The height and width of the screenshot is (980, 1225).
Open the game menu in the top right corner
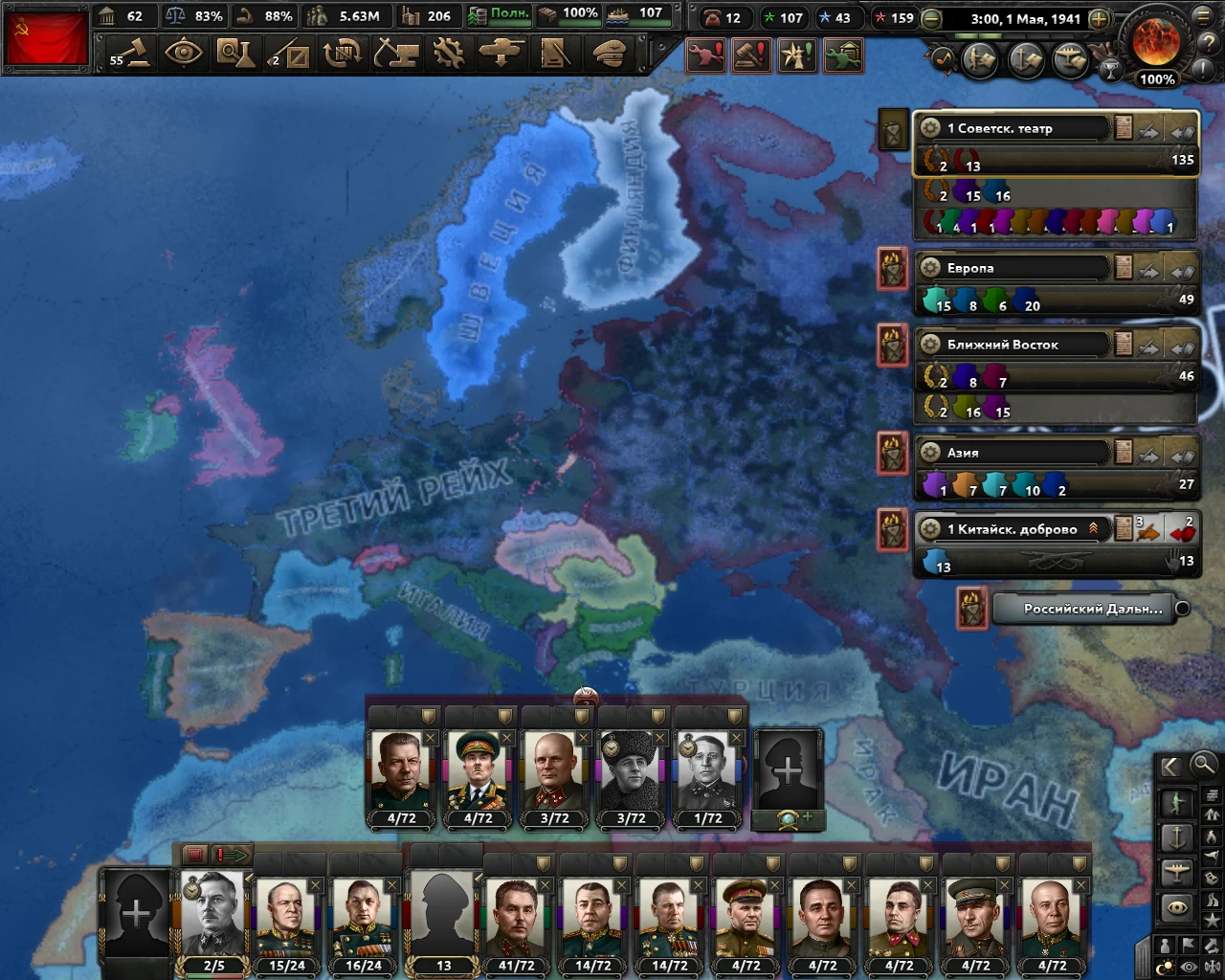(1201, 17)
